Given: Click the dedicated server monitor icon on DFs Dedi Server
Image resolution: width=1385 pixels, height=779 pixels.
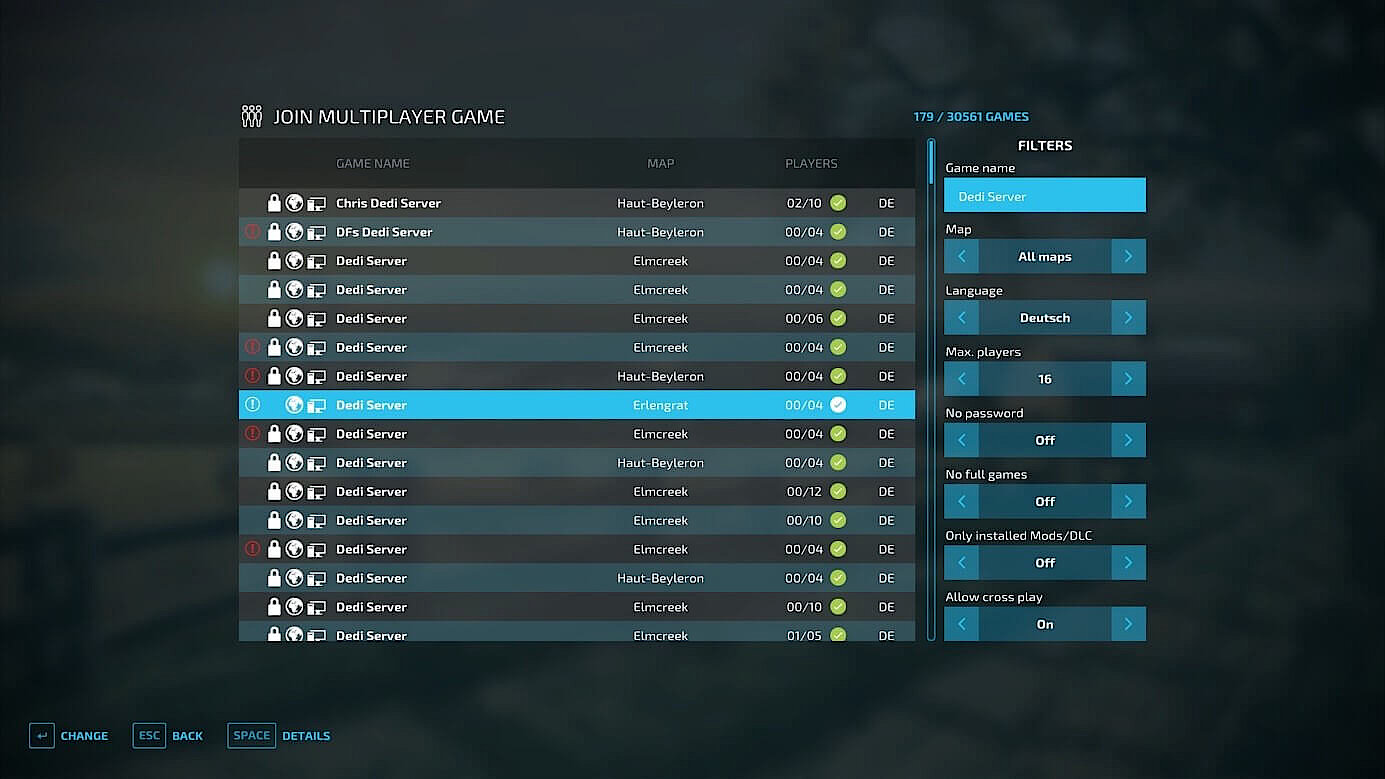Looking at the screenshot, I should [x=317, y=231].
